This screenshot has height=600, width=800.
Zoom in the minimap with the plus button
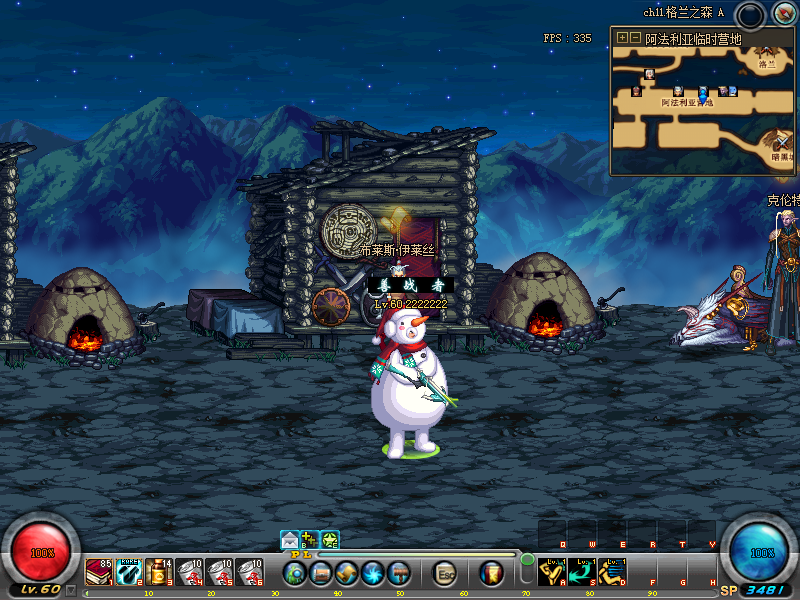tap(622, 38)
